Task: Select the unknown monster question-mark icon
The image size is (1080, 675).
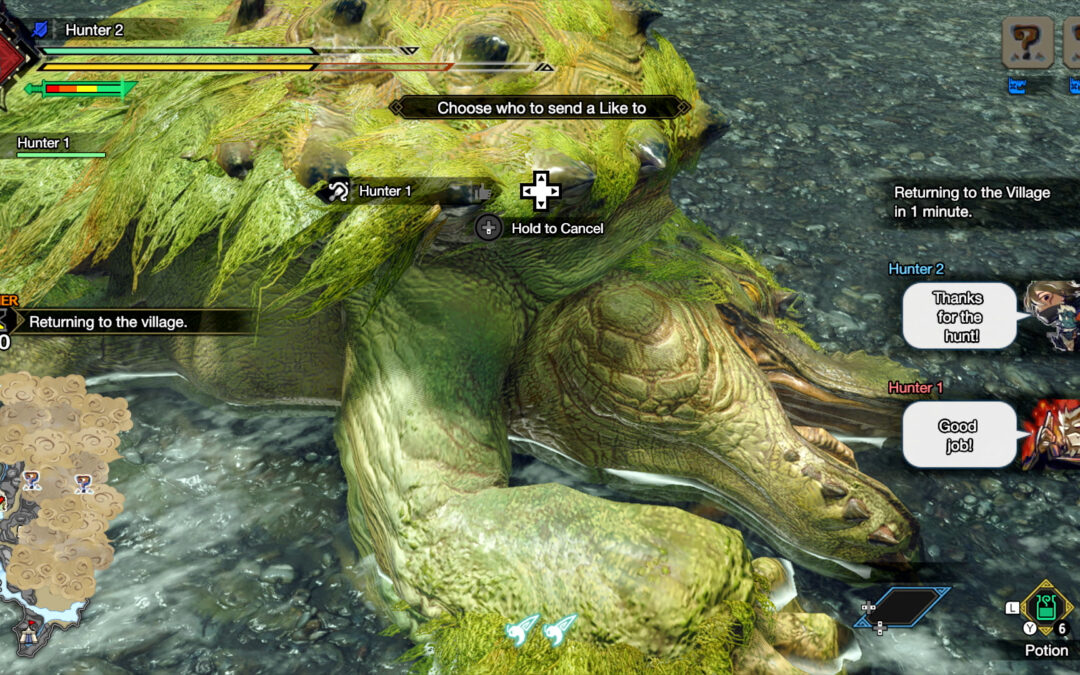Action: coord(1027,43)
